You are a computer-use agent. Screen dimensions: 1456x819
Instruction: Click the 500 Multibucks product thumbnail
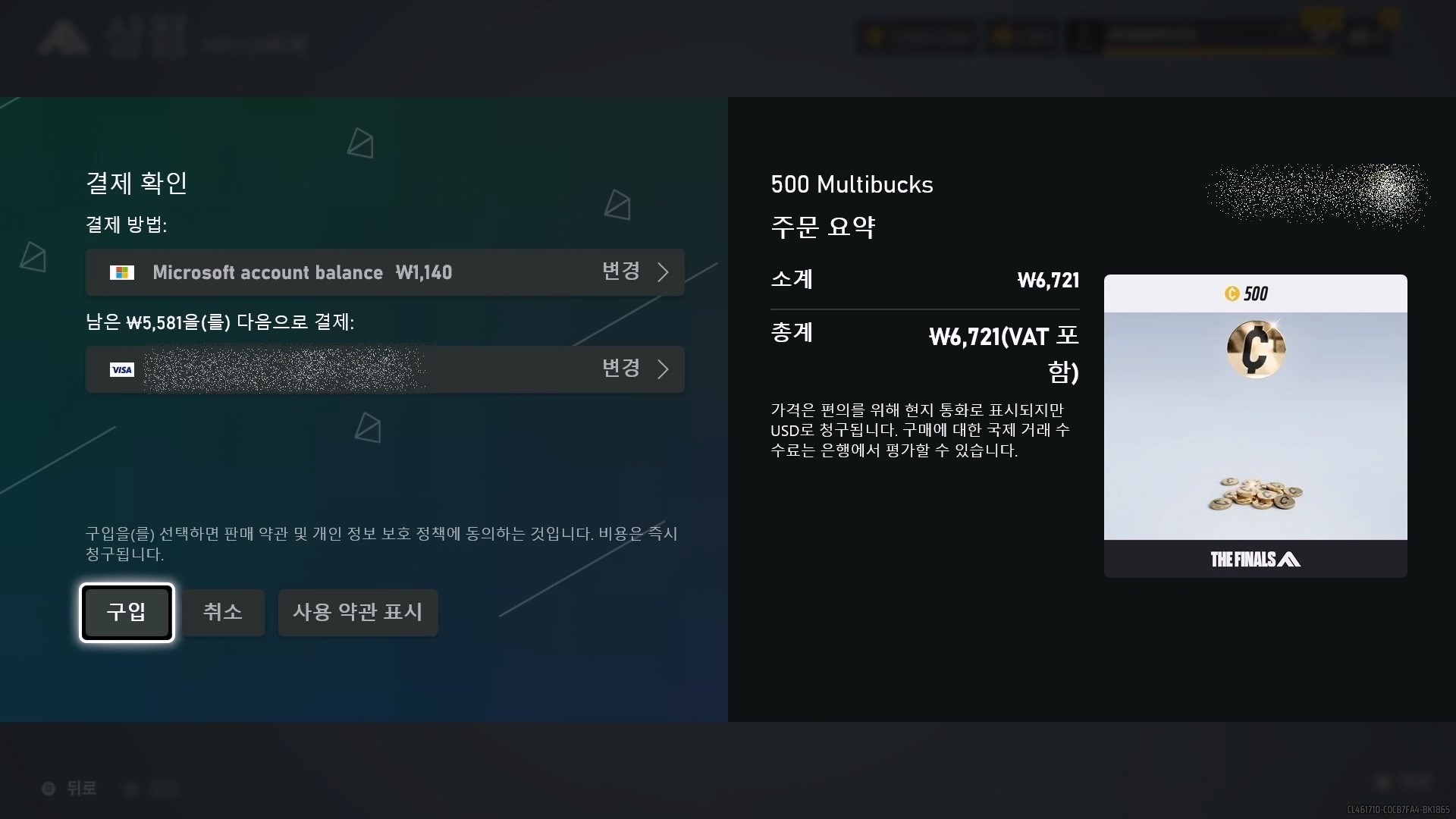coord(1255,425)
